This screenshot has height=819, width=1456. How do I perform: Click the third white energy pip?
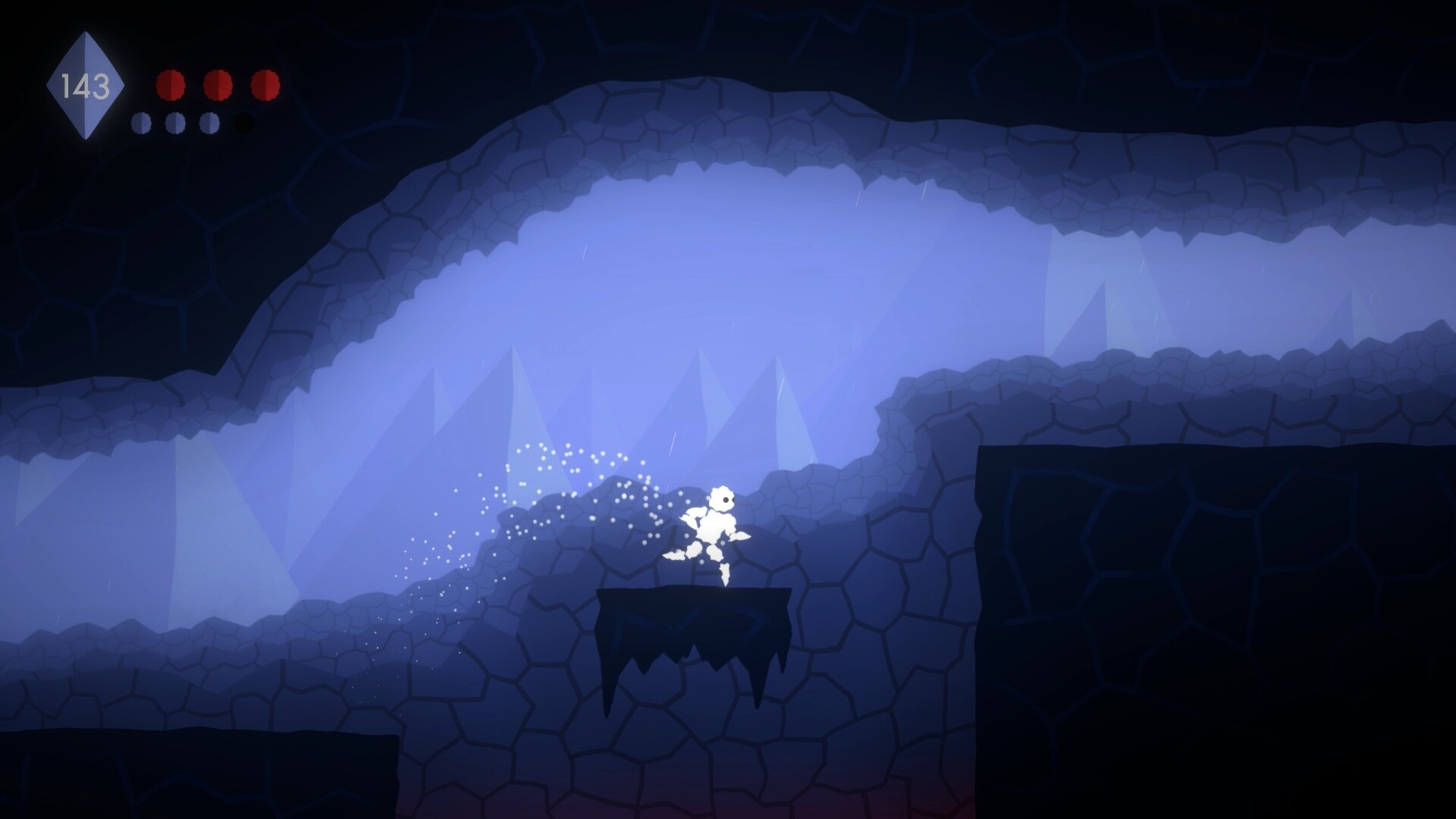209,124
